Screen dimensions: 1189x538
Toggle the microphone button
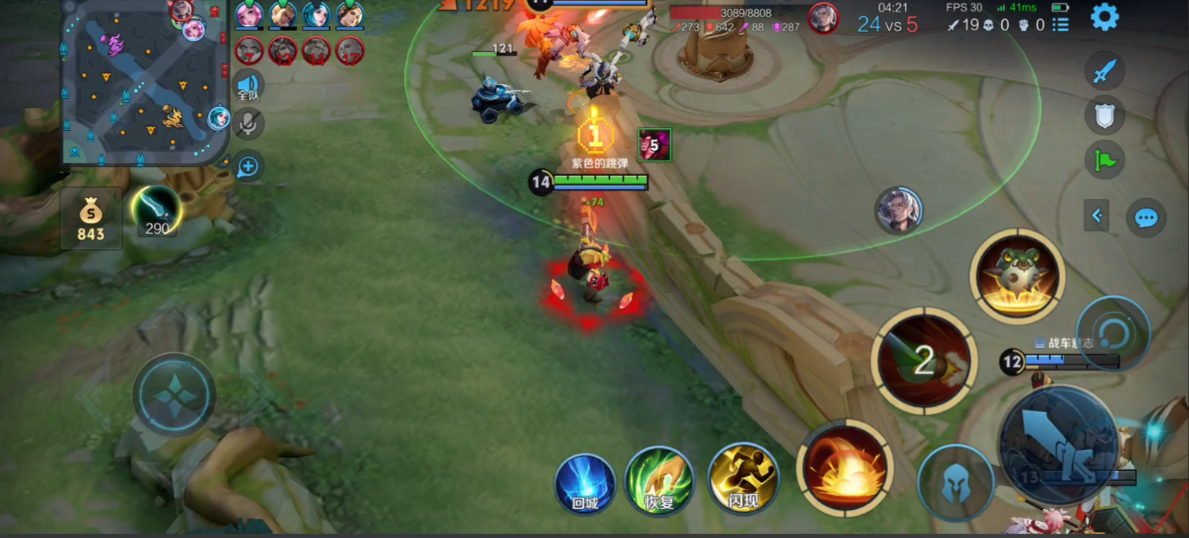coord(248,124)
